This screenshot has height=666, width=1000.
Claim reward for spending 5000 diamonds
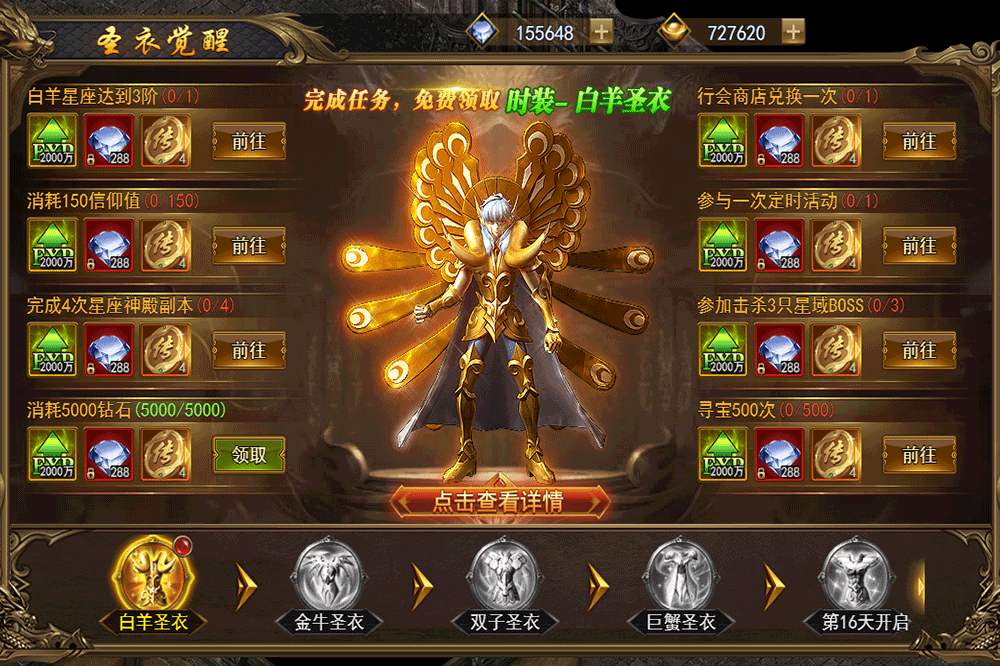(x=249, y=455)
